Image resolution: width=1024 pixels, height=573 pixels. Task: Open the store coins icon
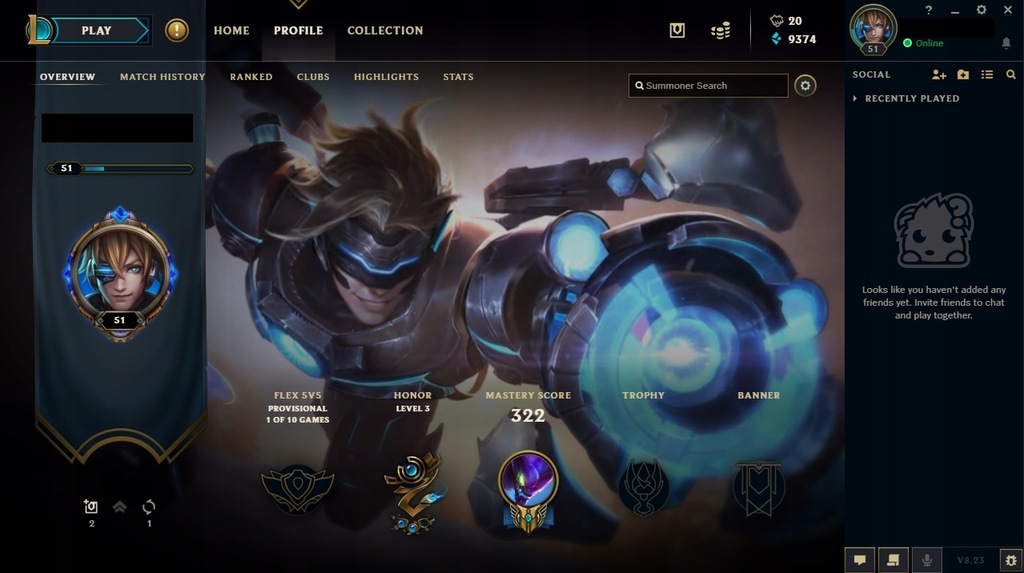(x=720, y=31)
